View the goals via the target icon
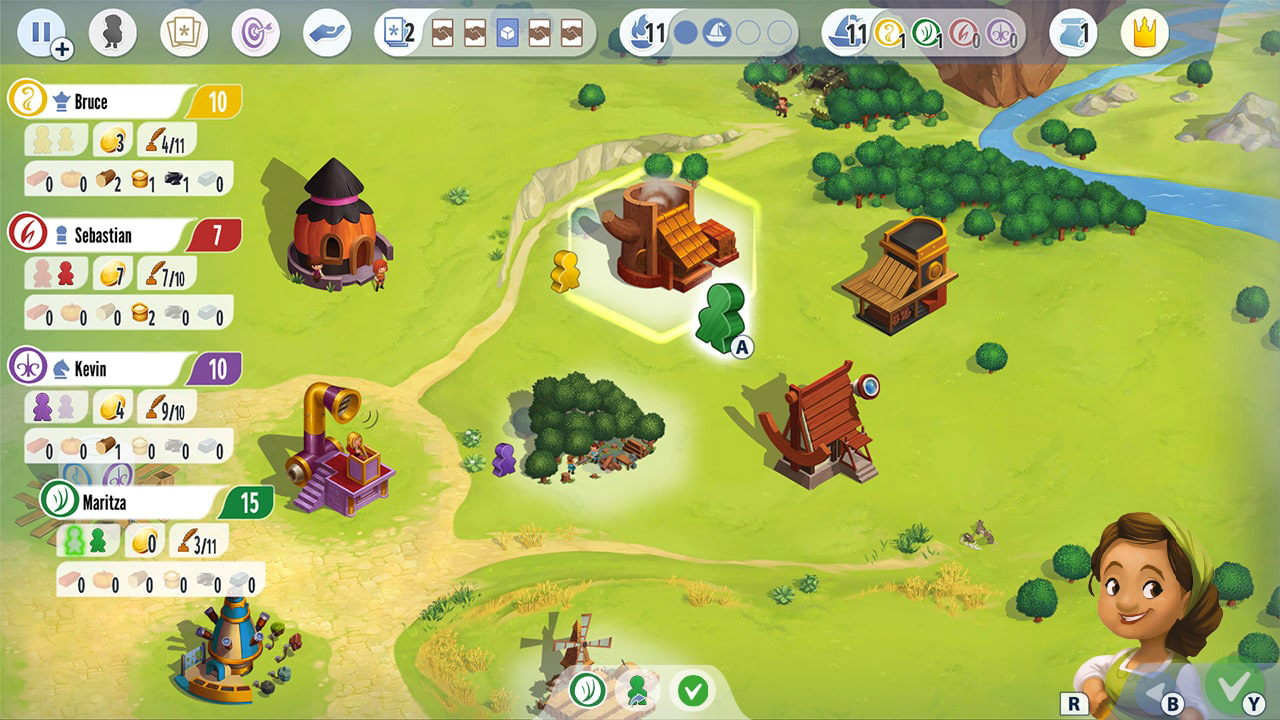The width and height of the screenshot is (1280, 720). (x=254, y=31)
